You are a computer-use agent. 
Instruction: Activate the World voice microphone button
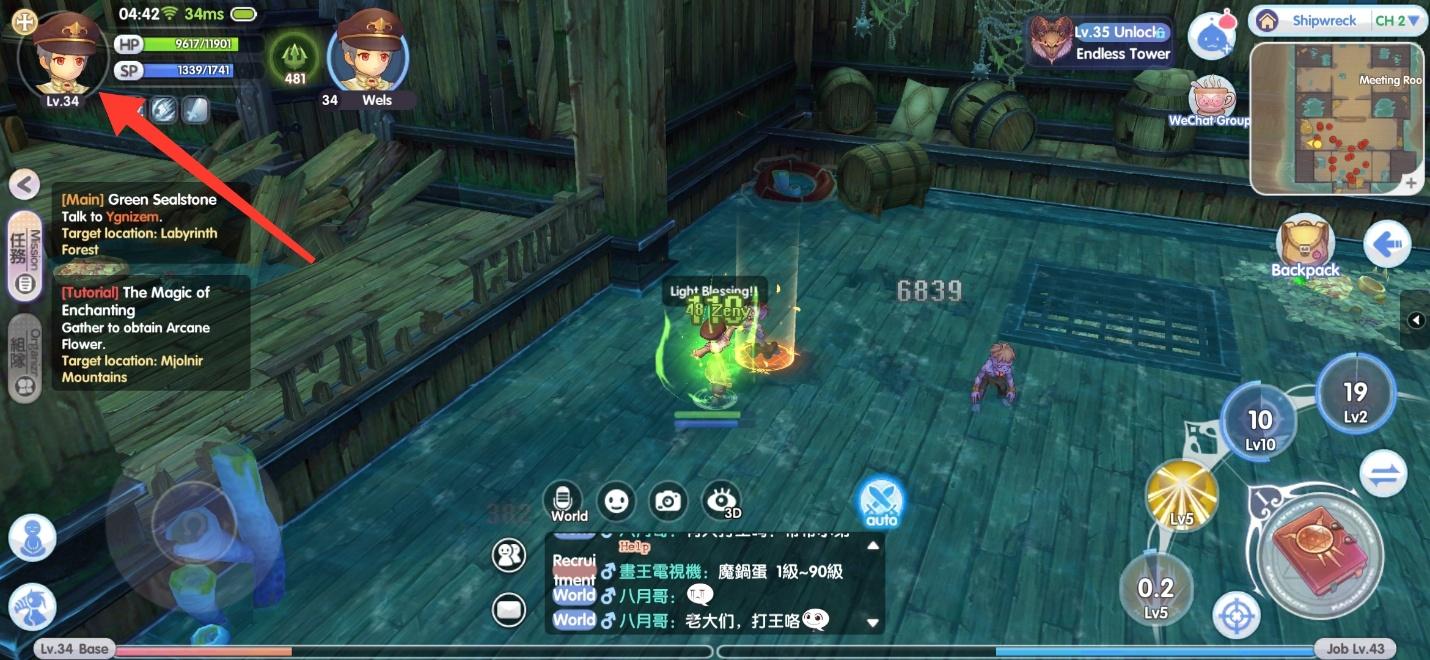pos(565,502)
